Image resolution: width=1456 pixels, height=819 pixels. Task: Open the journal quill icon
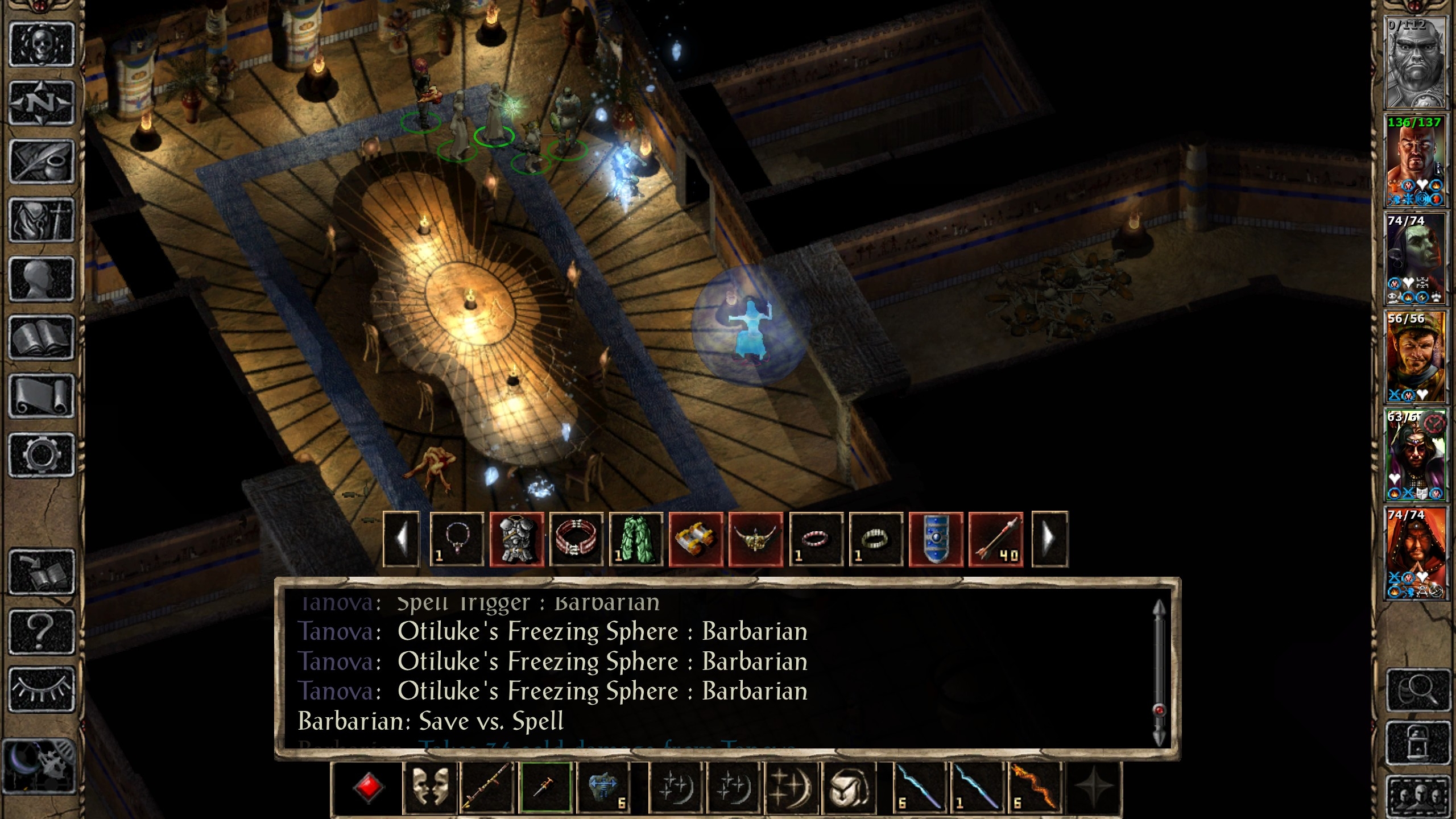pos(42,162)
